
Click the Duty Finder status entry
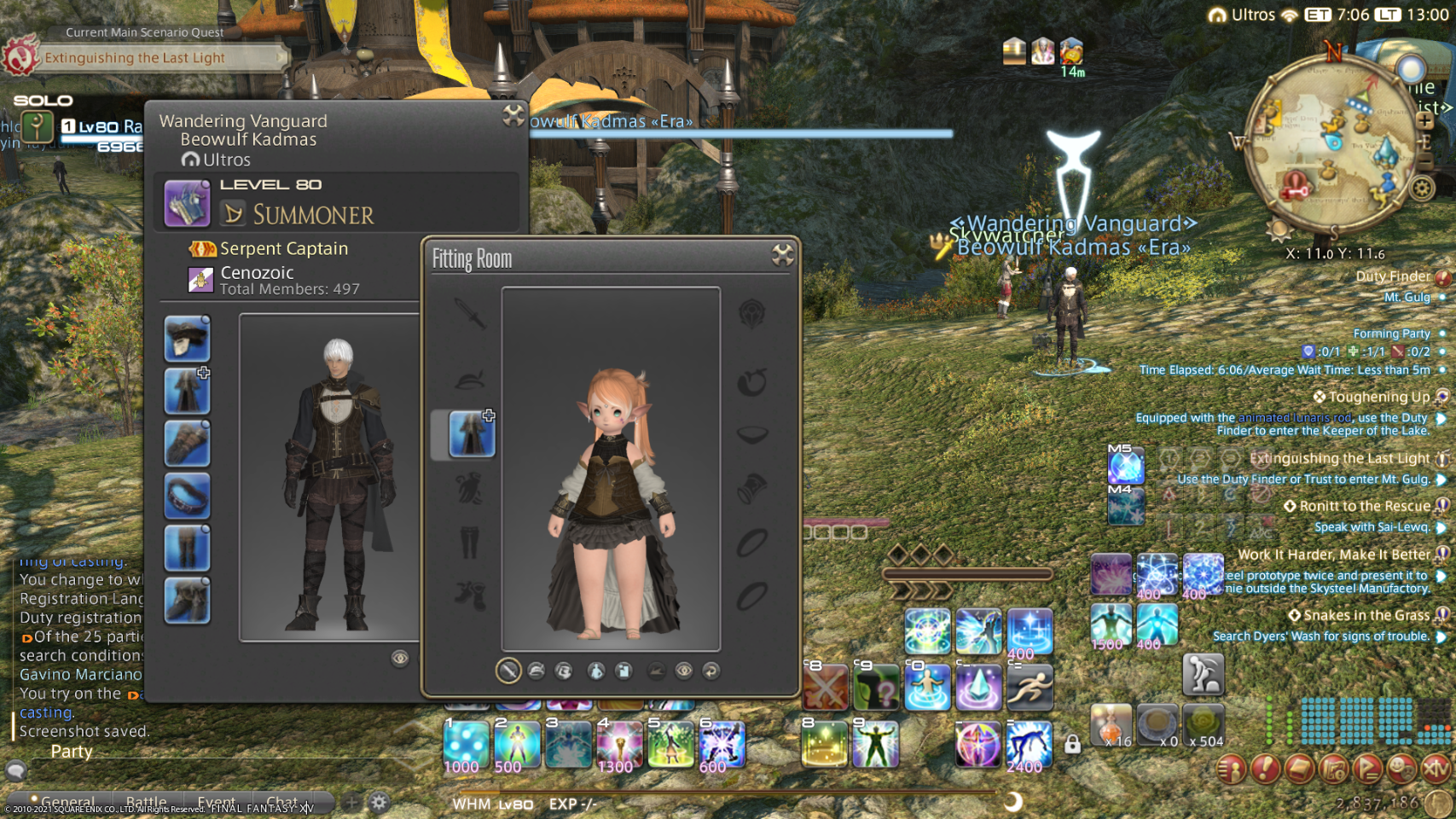click(x=1392, y=276)
